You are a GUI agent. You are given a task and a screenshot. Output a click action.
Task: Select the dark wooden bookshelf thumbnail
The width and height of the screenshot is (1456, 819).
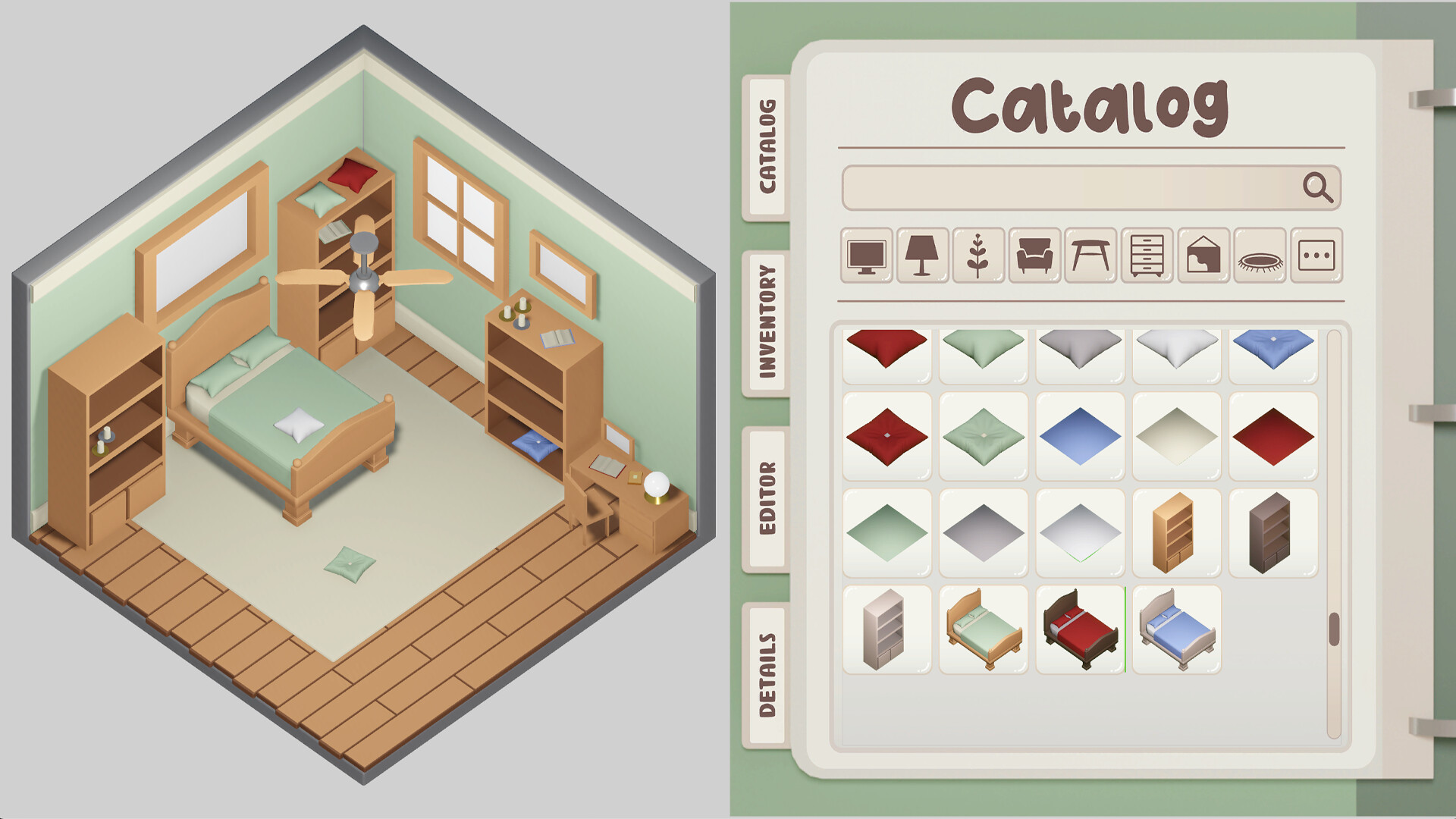(1272, 531)
